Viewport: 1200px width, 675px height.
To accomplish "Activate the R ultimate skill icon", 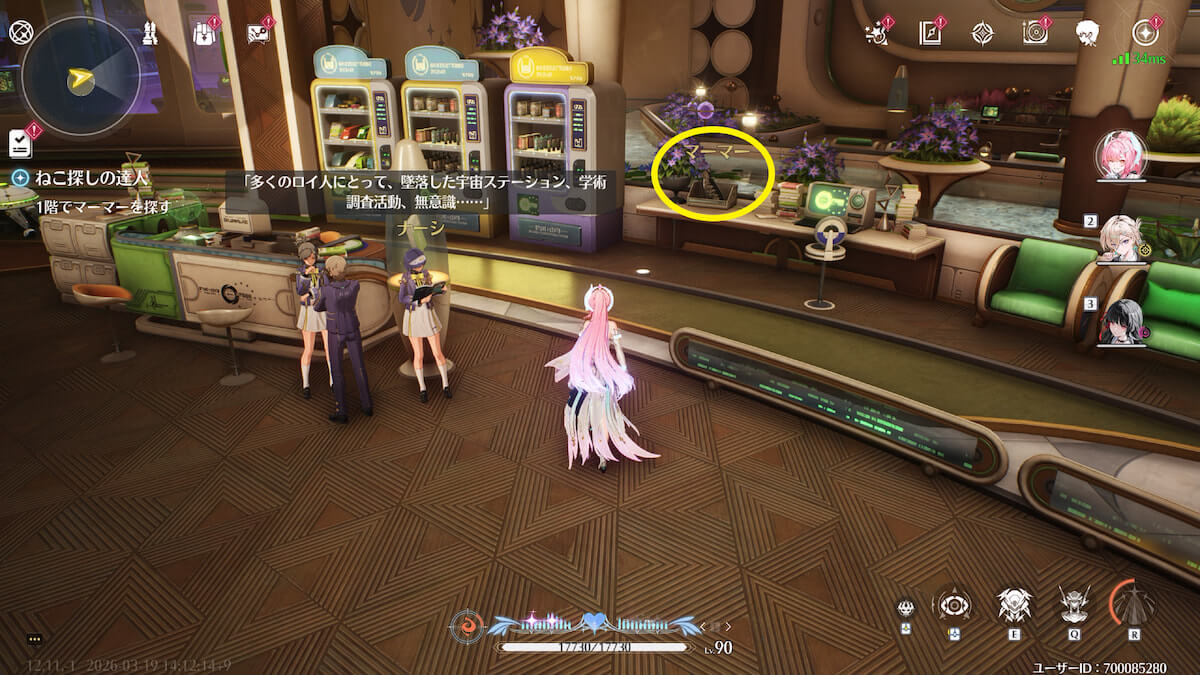I will pos(1135,605).
